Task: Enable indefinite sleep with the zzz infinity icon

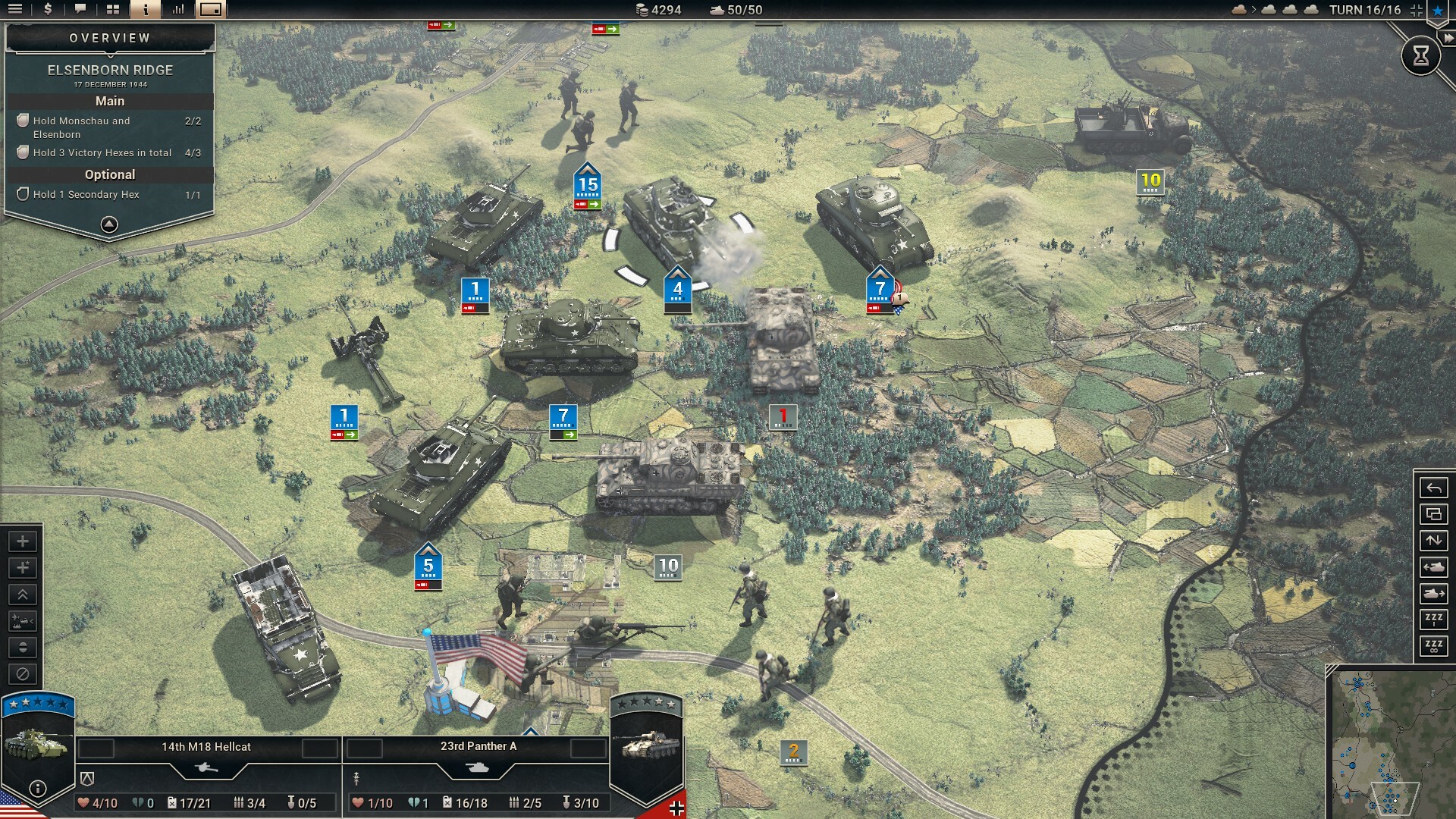Action: click(x=1432, y=647)
